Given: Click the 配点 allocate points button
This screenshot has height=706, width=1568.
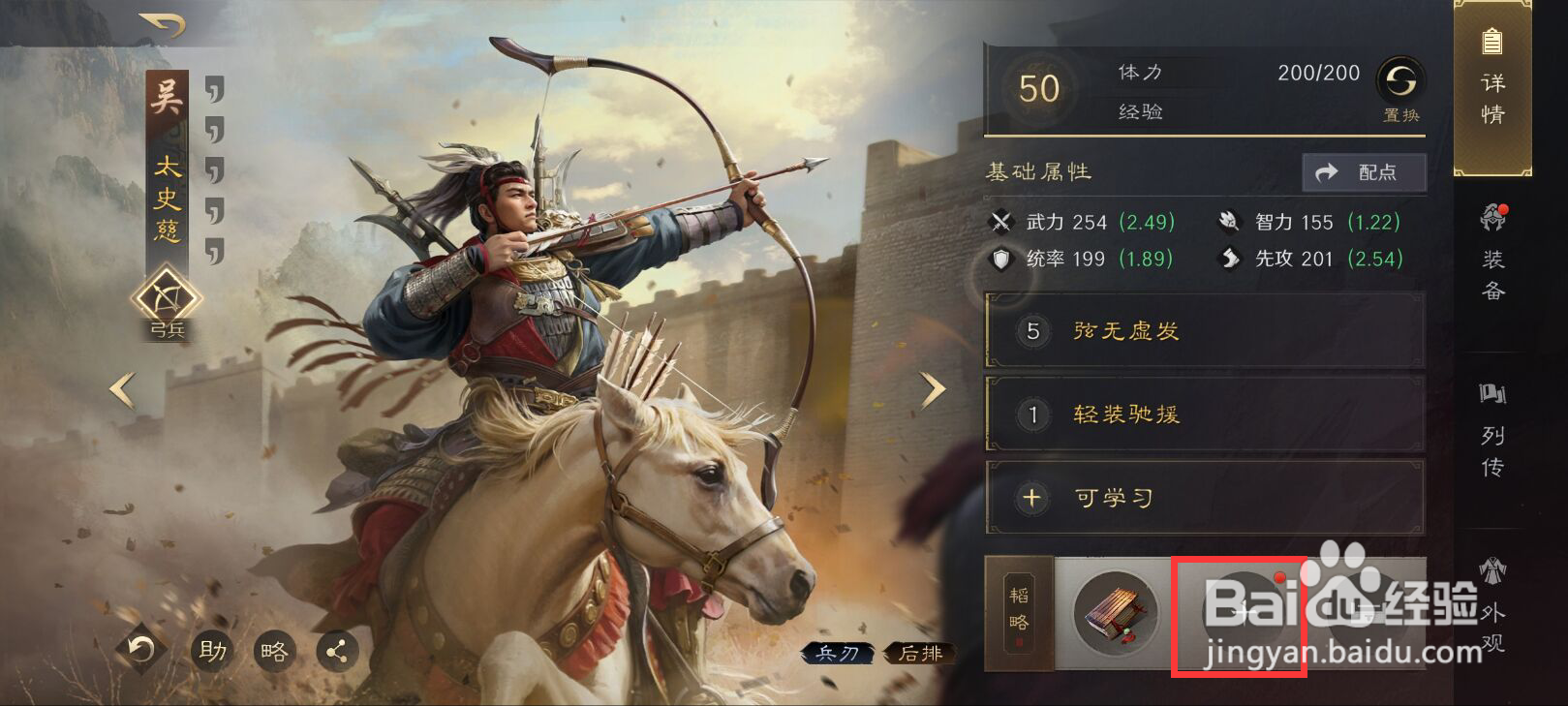Looking at the screenshot, I should (1365, 172).
